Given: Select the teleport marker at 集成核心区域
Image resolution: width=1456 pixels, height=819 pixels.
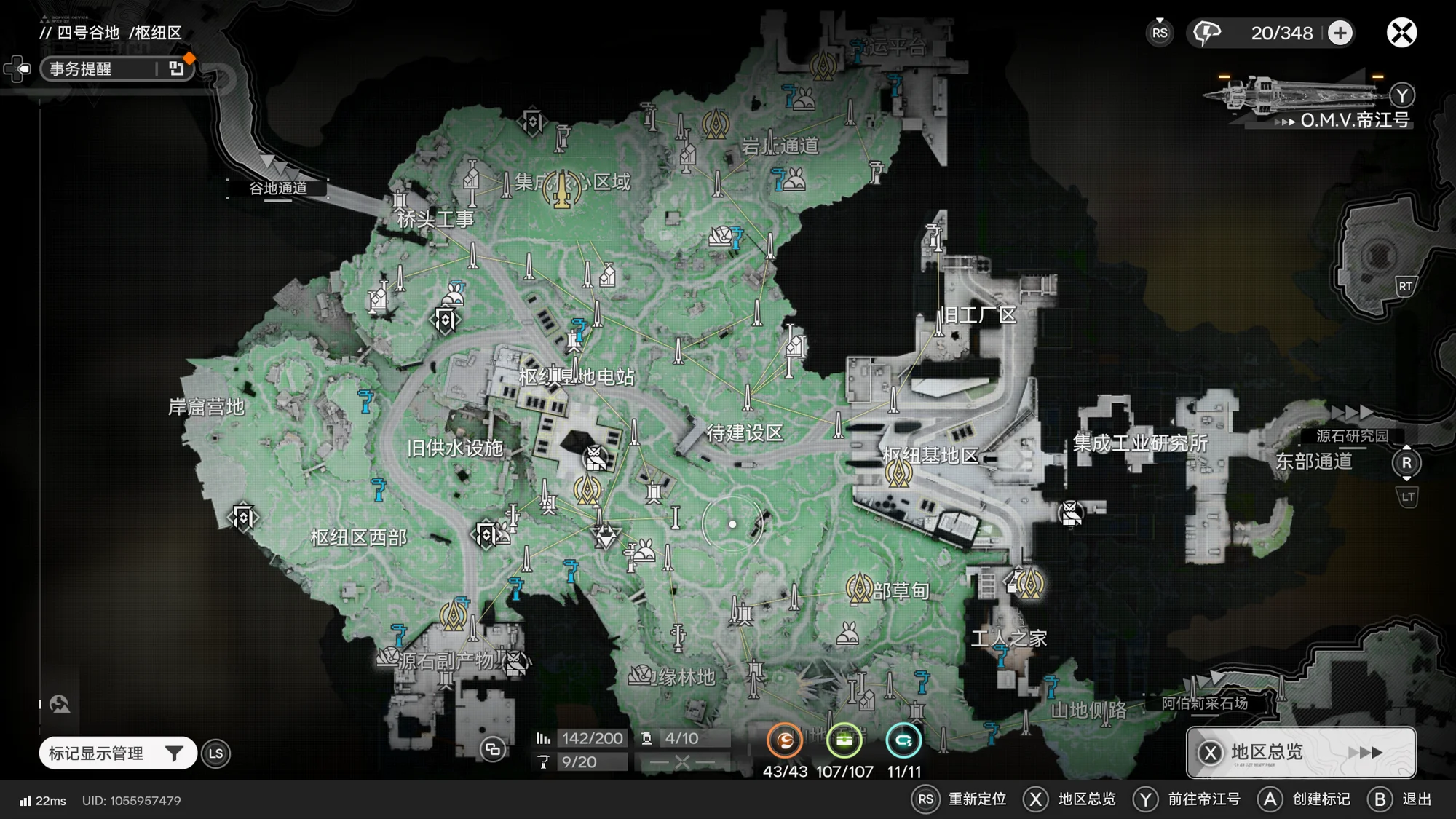Looking at the screenshot, I should tap(562, 188).
